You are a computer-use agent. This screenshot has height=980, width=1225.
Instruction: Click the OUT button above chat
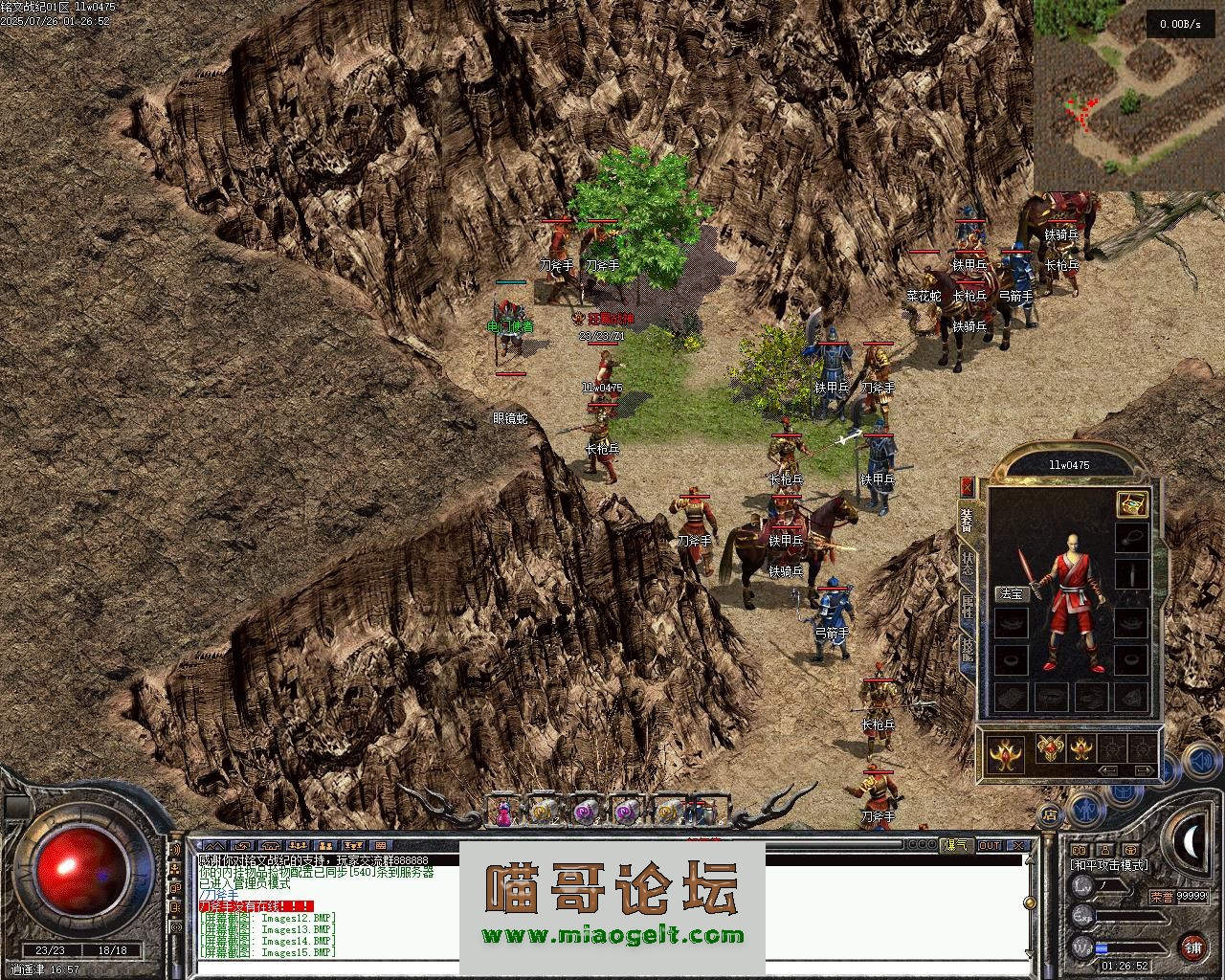pos(990,845)
